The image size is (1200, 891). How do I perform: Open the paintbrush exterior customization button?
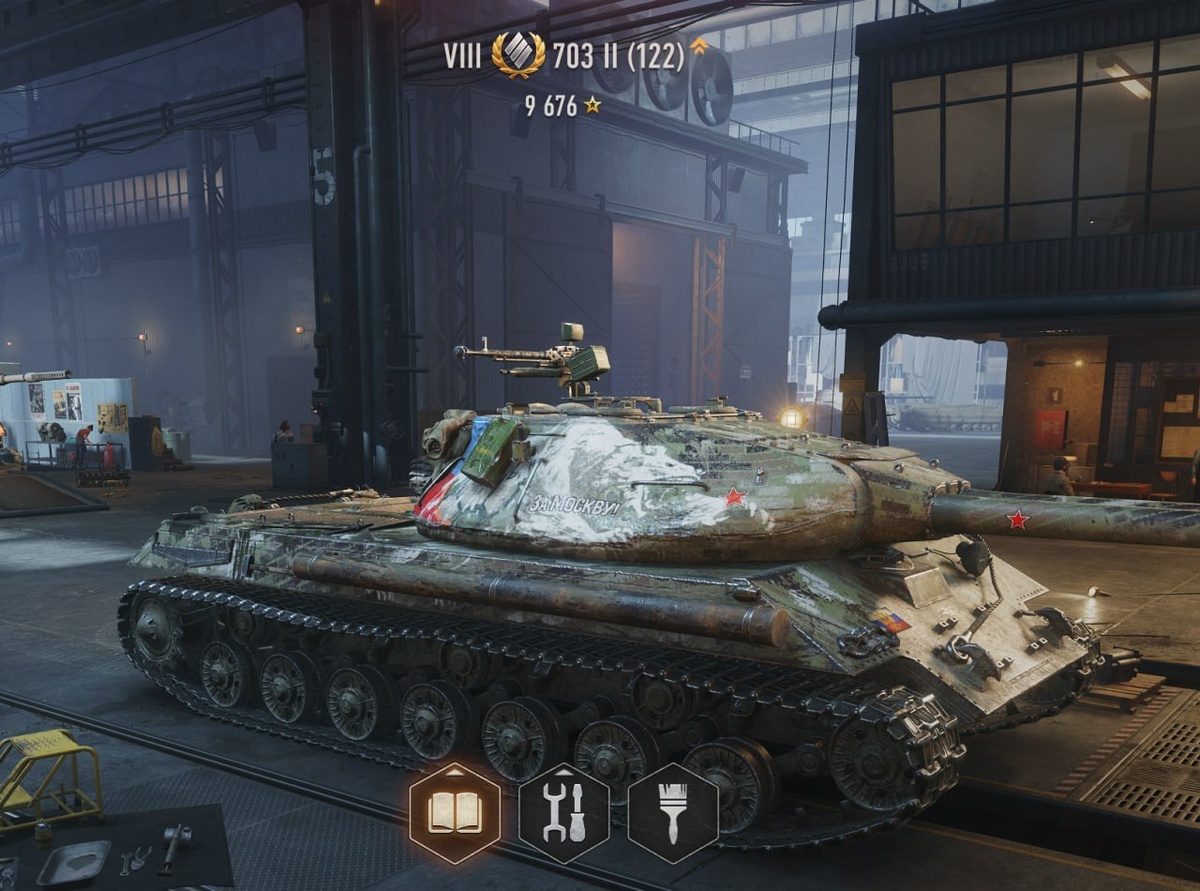(673, 813)
